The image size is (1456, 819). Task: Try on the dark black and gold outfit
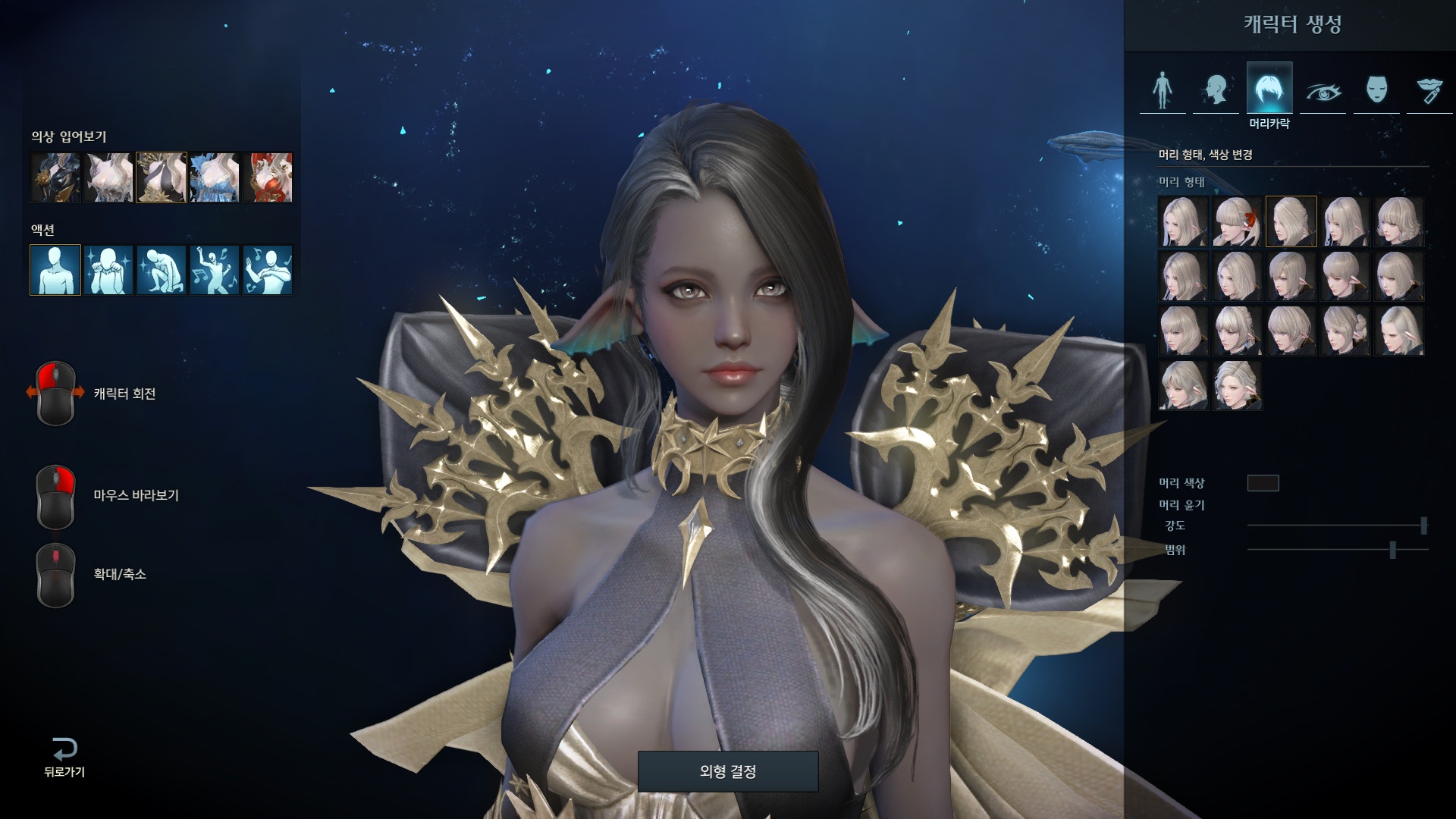pyautogui.click(x=55, y=177)
